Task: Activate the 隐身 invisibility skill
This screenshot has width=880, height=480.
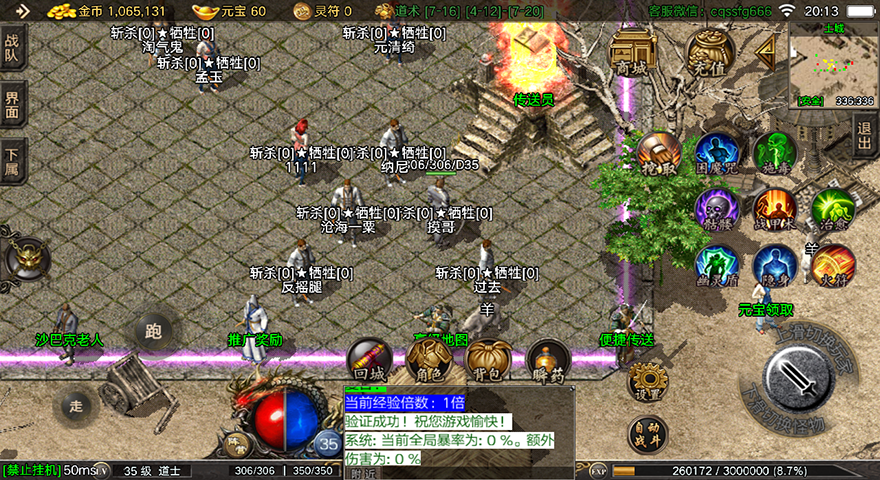Action: point(774,265)
